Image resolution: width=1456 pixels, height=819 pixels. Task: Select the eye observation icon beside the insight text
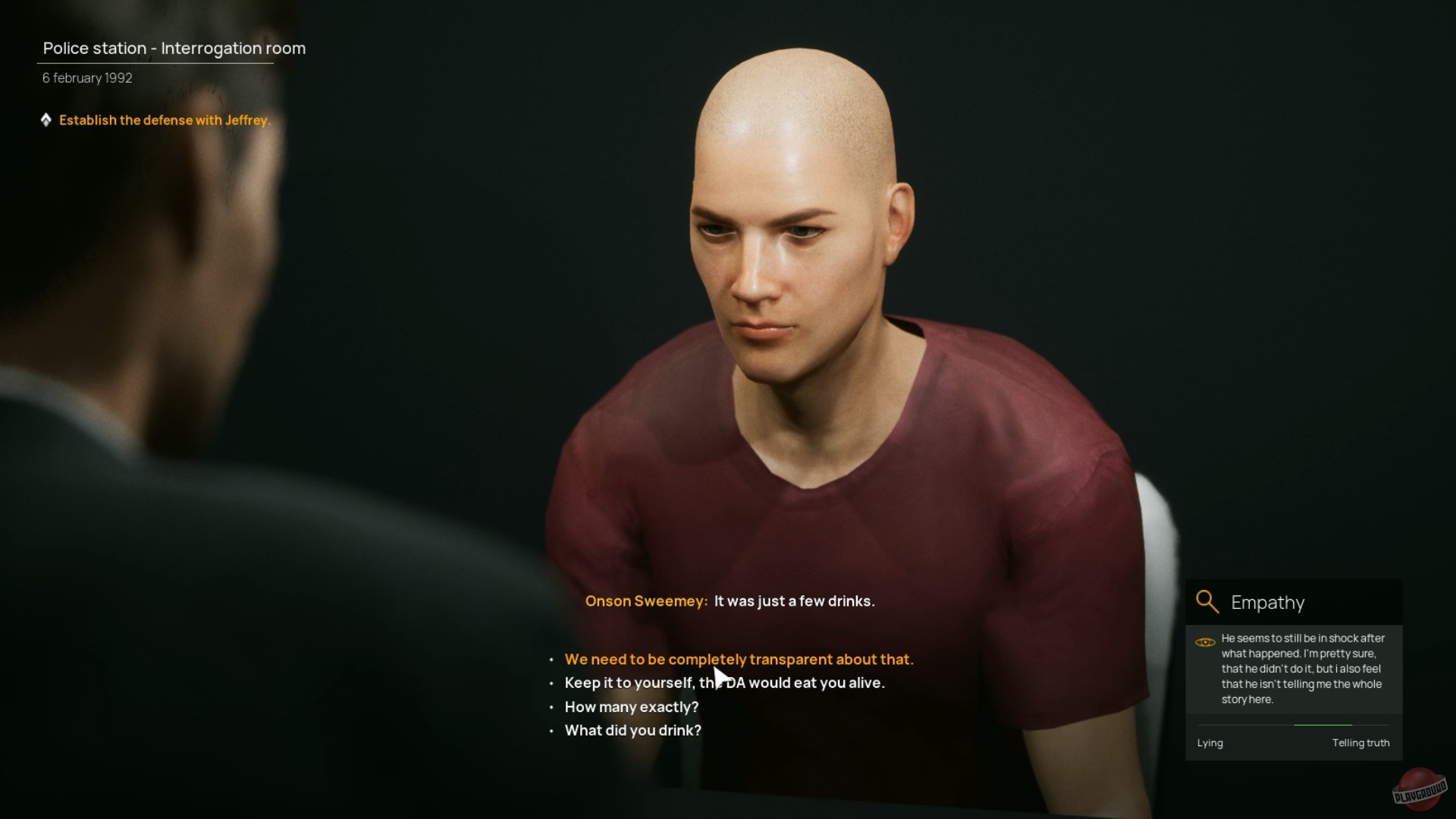click(1206, 642)
